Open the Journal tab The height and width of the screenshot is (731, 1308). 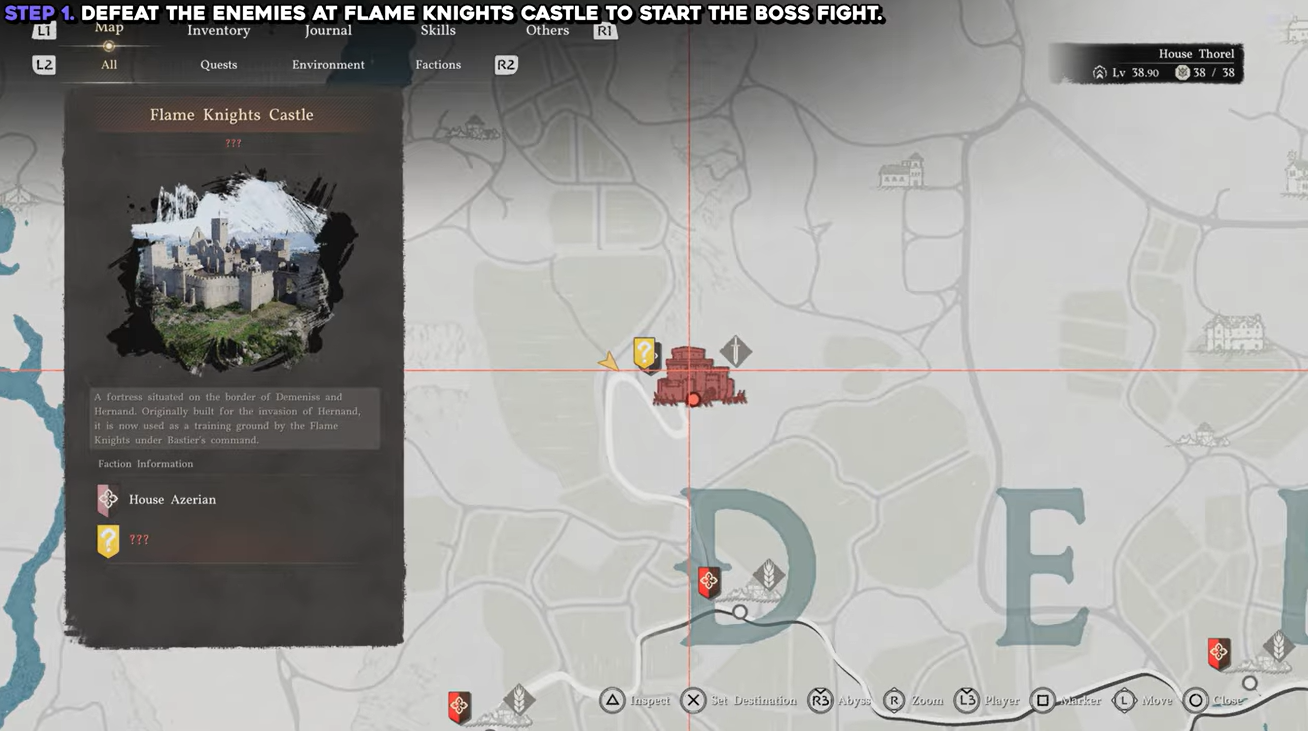point(328,30)
